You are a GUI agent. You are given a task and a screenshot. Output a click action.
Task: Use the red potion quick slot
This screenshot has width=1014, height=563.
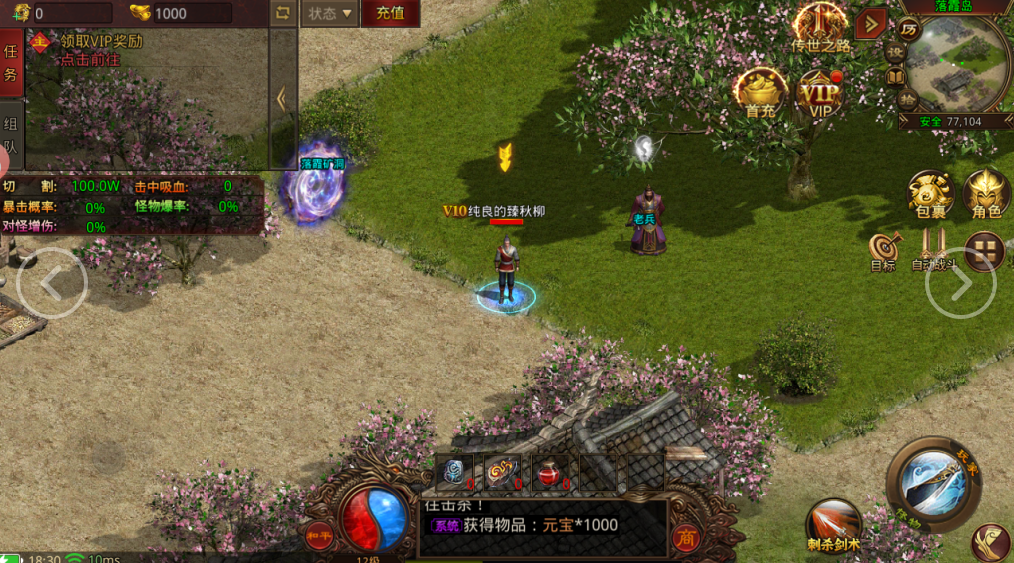pyautogui.click(x=550, y=474)
